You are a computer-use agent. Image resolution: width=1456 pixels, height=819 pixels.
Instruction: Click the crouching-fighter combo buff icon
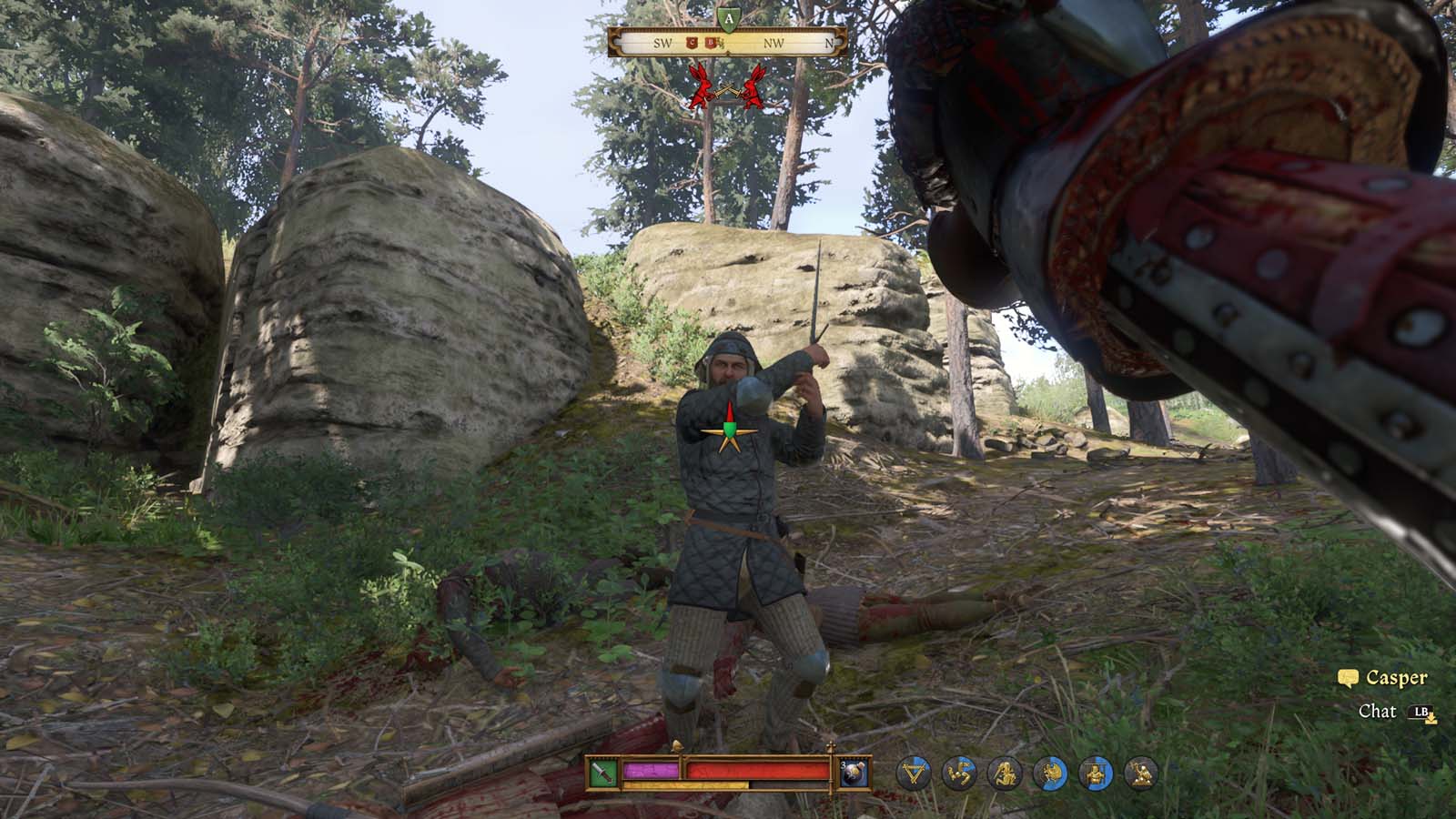point(1006,773)
